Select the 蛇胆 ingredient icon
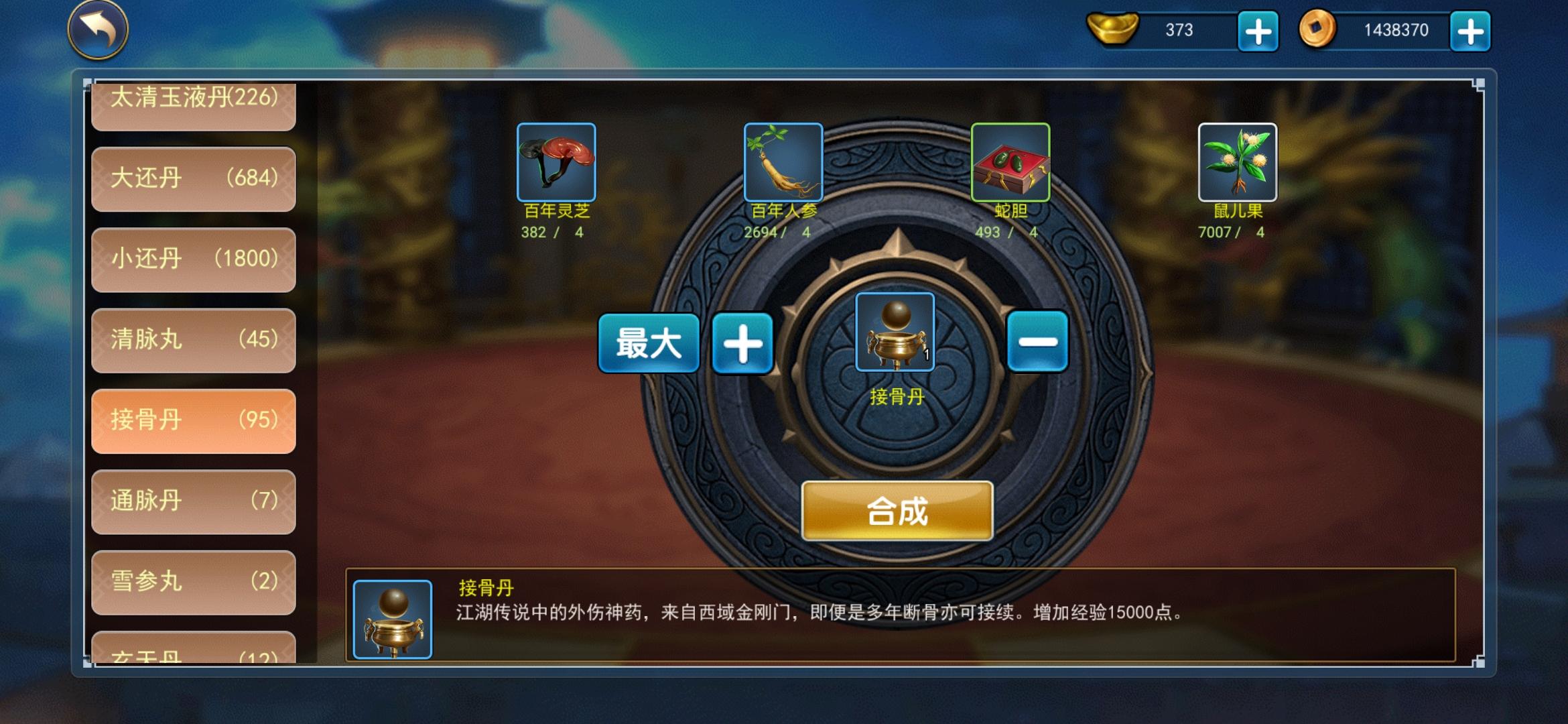Viewport: 1568px width, 724px height. tap(1009, 163)
